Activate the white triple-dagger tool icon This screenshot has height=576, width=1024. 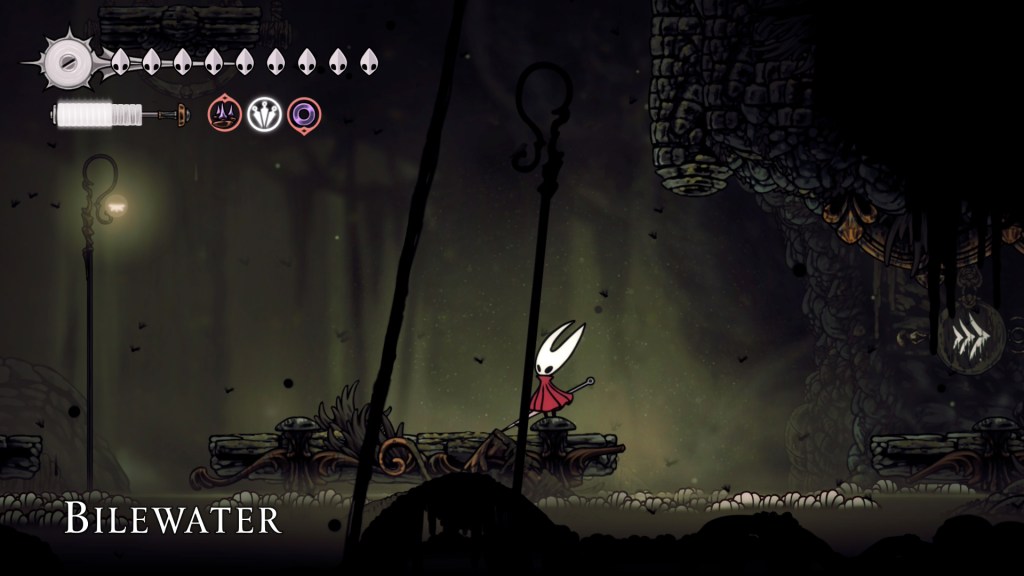264,115
